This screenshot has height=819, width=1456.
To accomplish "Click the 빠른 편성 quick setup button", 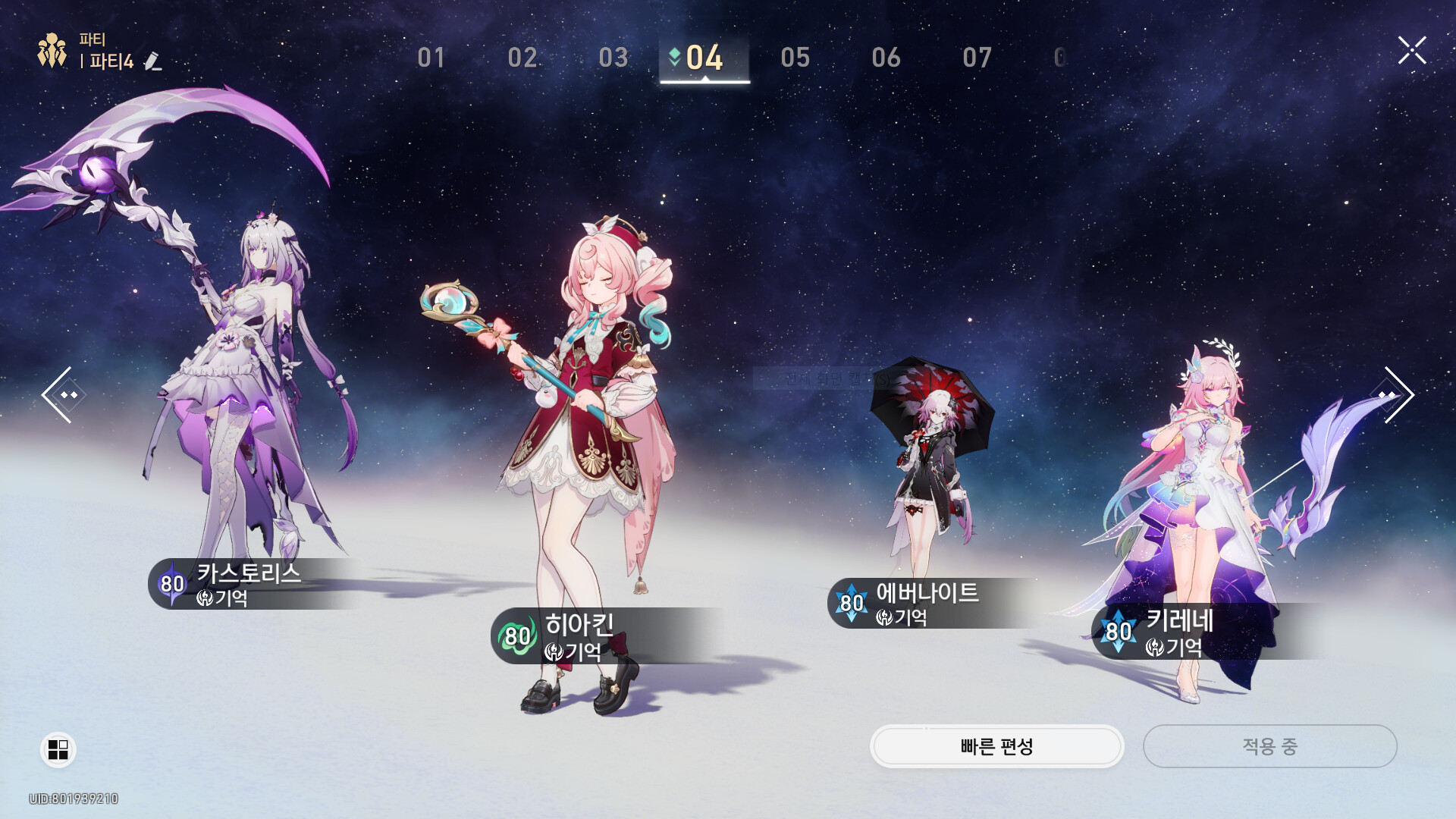I will 996,747.
